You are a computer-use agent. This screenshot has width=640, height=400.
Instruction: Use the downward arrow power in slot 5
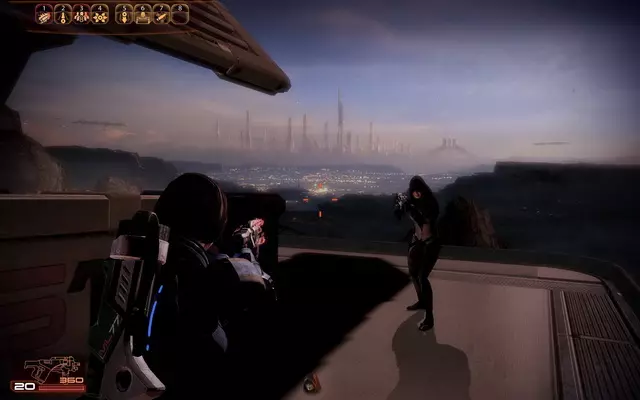[x=124, y=14]
